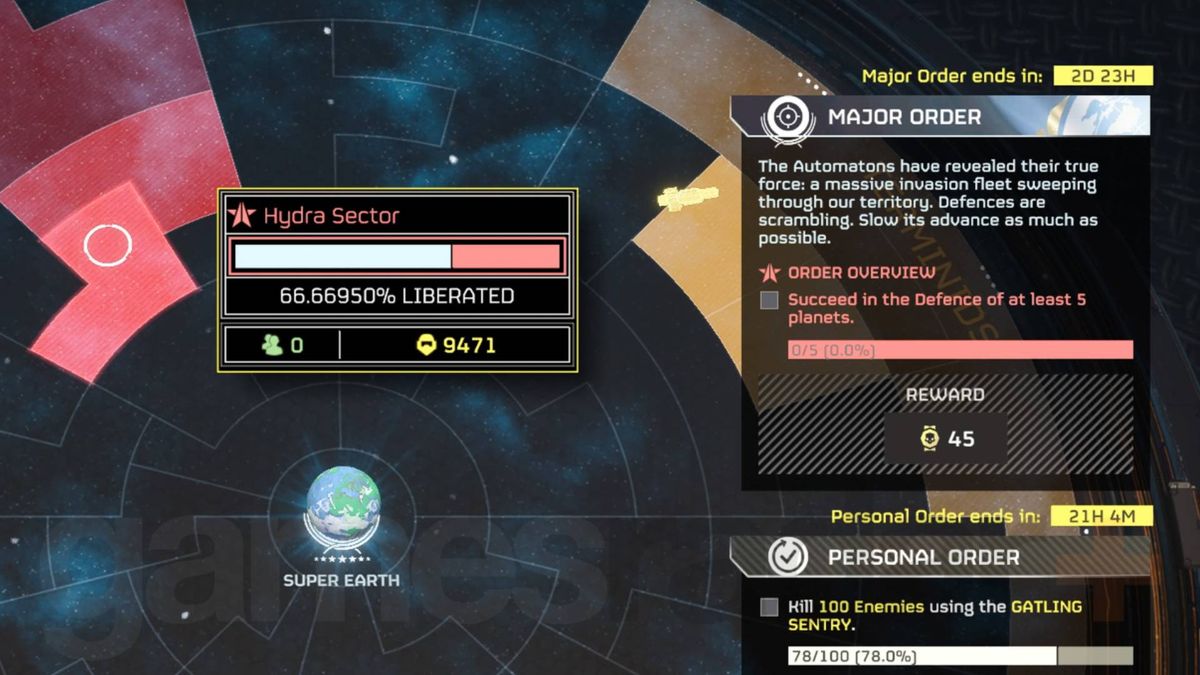The image size is (1200, 675).
Task: Open the Major Order panel header
Action: click(x=904, y=118)
